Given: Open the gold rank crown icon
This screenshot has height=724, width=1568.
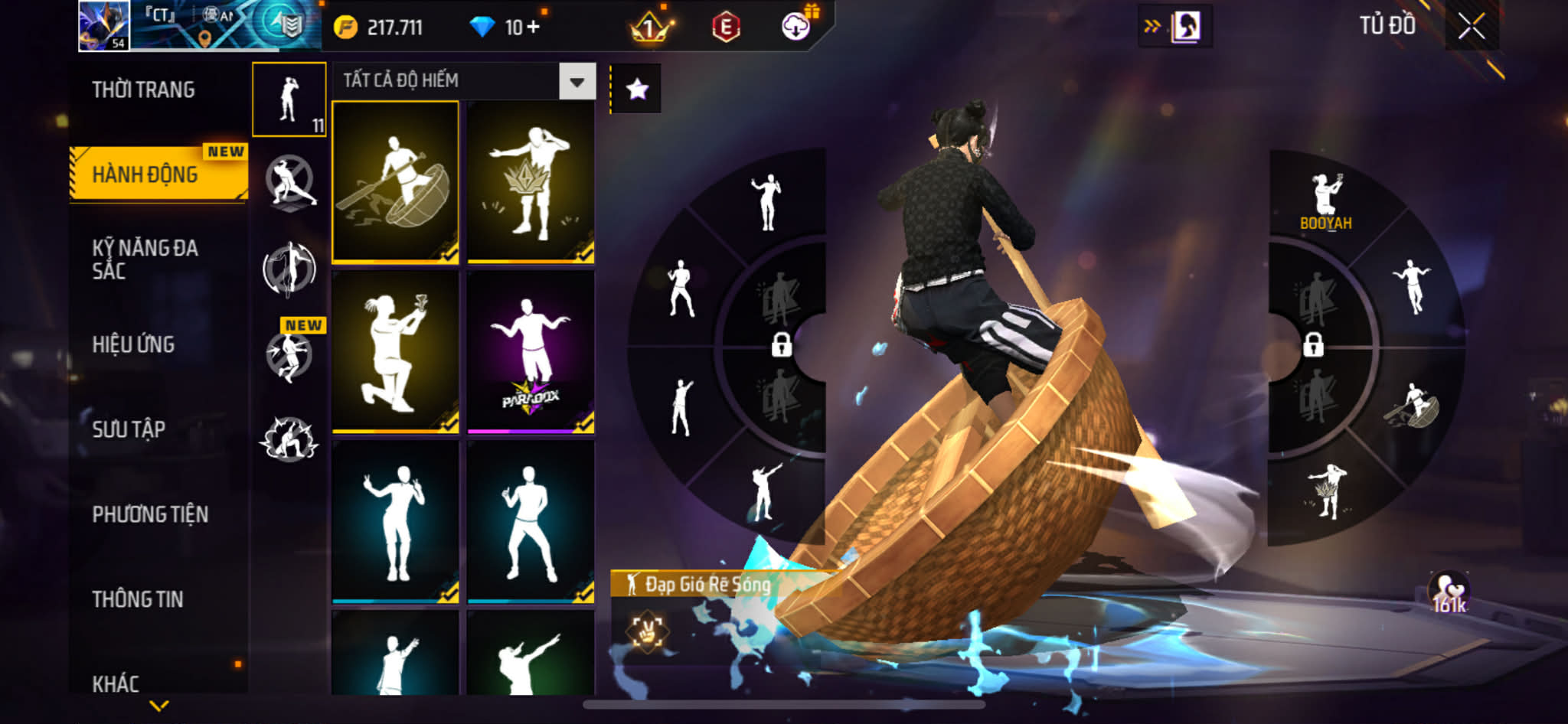Looking at the screenshot, I should pyautogui.click(x=649, y=28).
